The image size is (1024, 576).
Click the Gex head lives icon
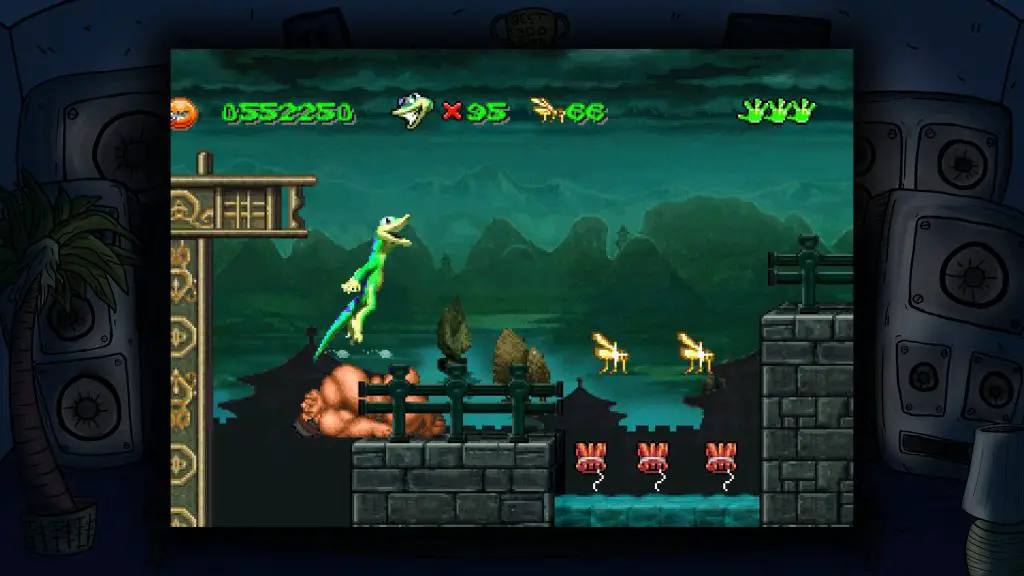tap(413, 111)
